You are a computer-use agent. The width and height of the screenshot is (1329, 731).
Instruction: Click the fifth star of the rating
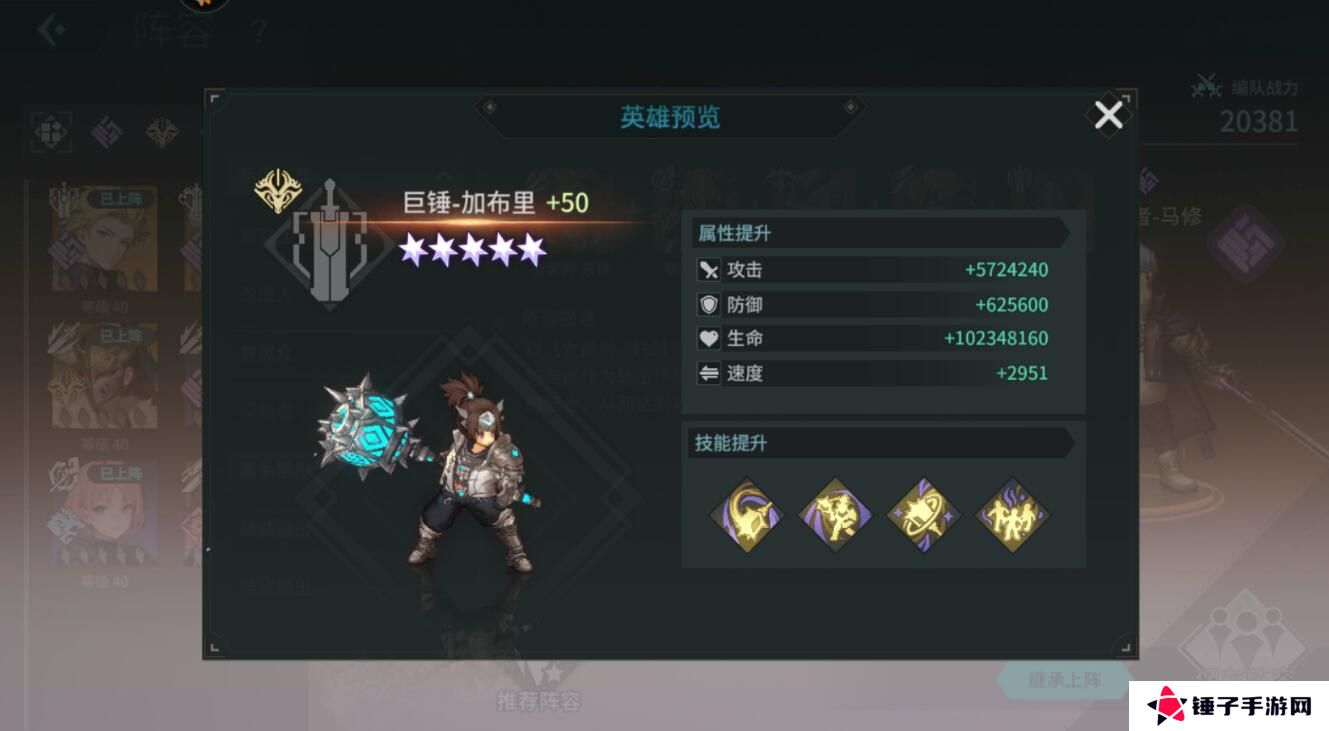point(533,250)
